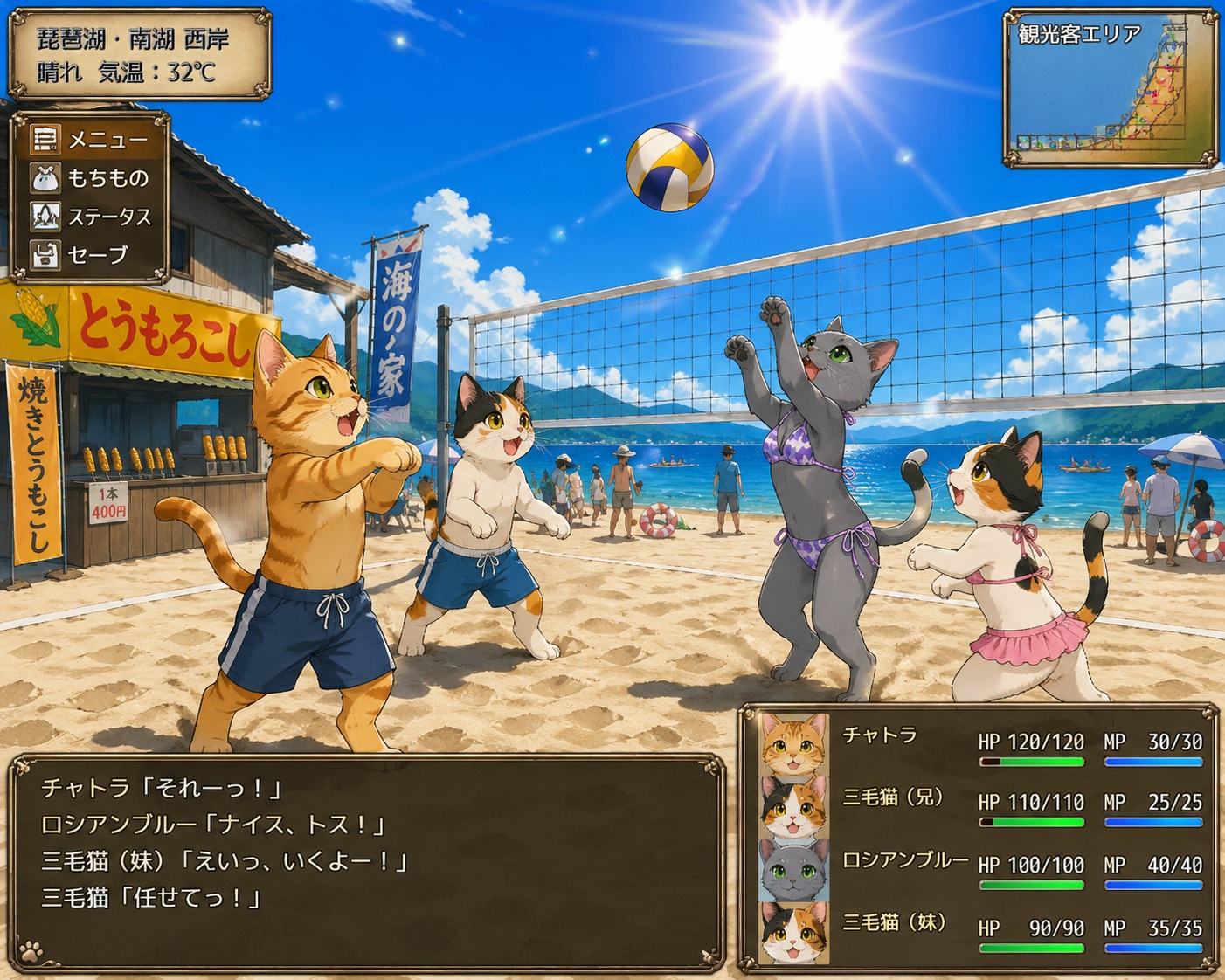Select the 三毛猫（妹） party portrait
This screenshot has width=1225, height=980.
(x=793, y=932)
